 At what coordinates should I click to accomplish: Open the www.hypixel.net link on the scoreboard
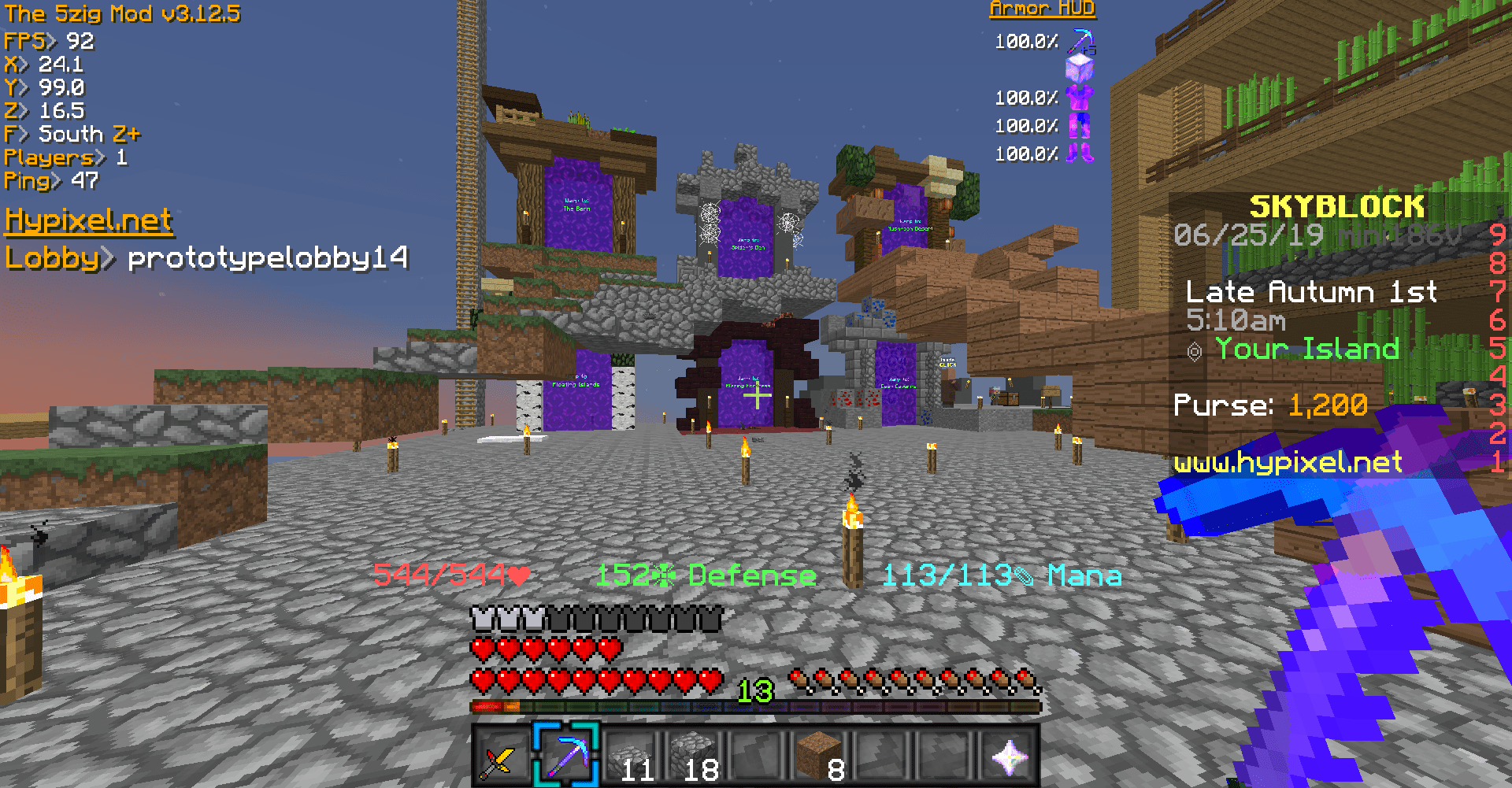pyautogui.click(x=1287, y=463)
